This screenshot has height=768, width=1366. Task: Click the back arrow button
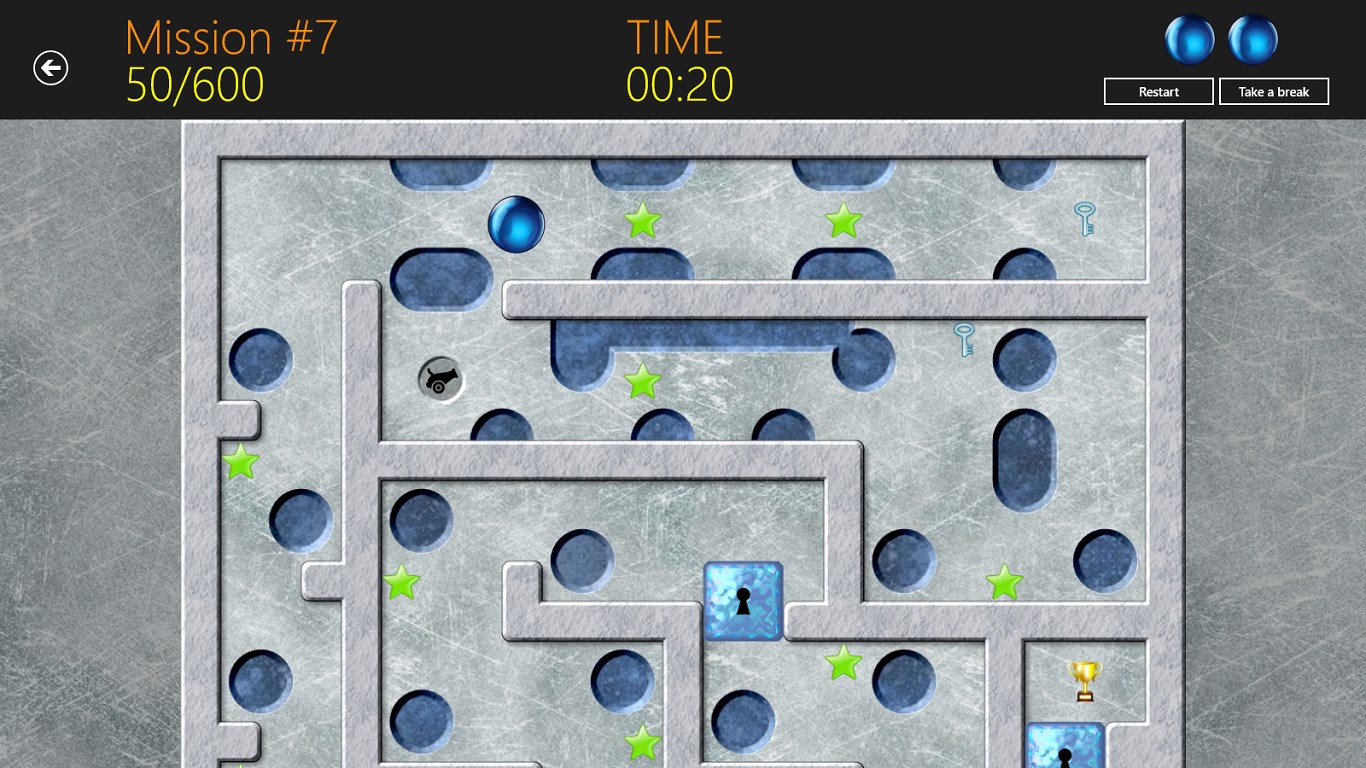(51, 68)
